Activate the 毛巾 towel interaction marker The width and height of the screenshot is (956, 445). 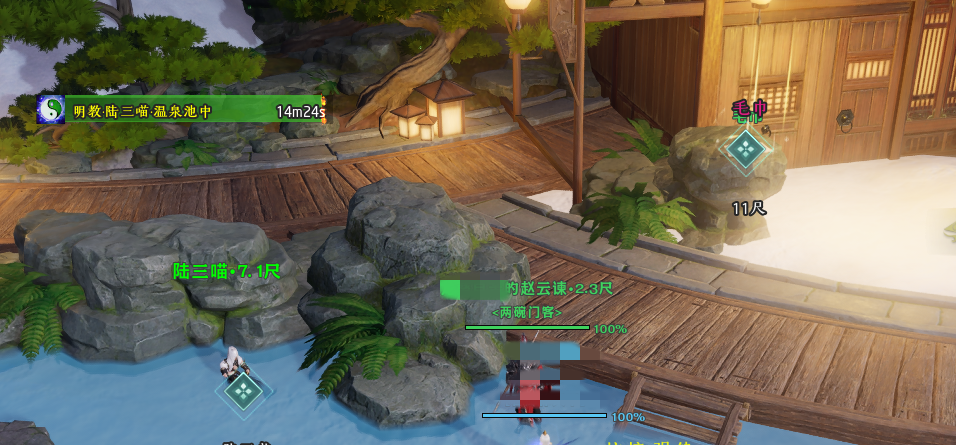745,150
